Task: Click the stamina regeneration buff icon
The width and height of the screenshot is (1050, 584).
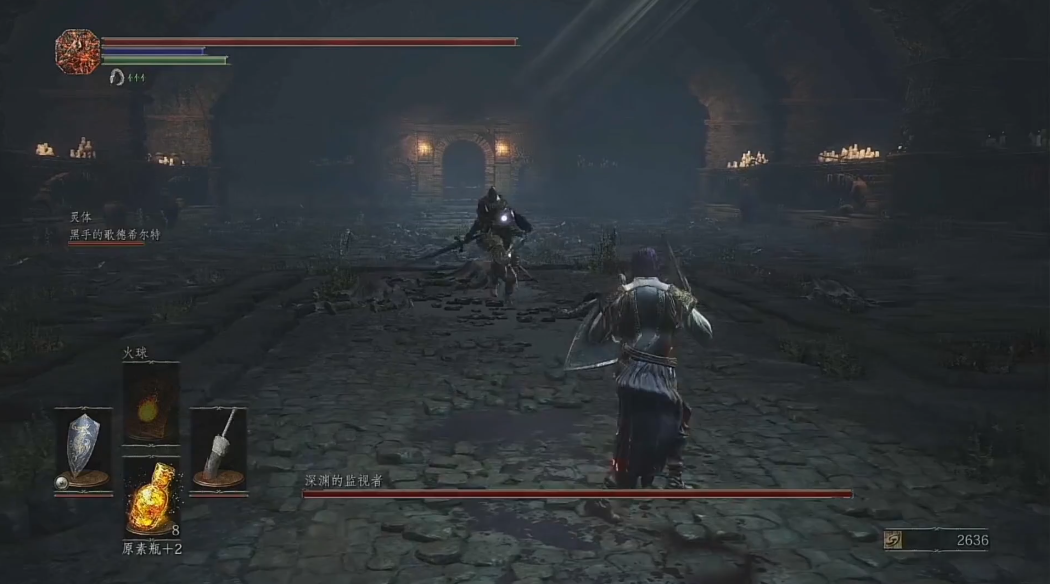Action: pos(118,78)
